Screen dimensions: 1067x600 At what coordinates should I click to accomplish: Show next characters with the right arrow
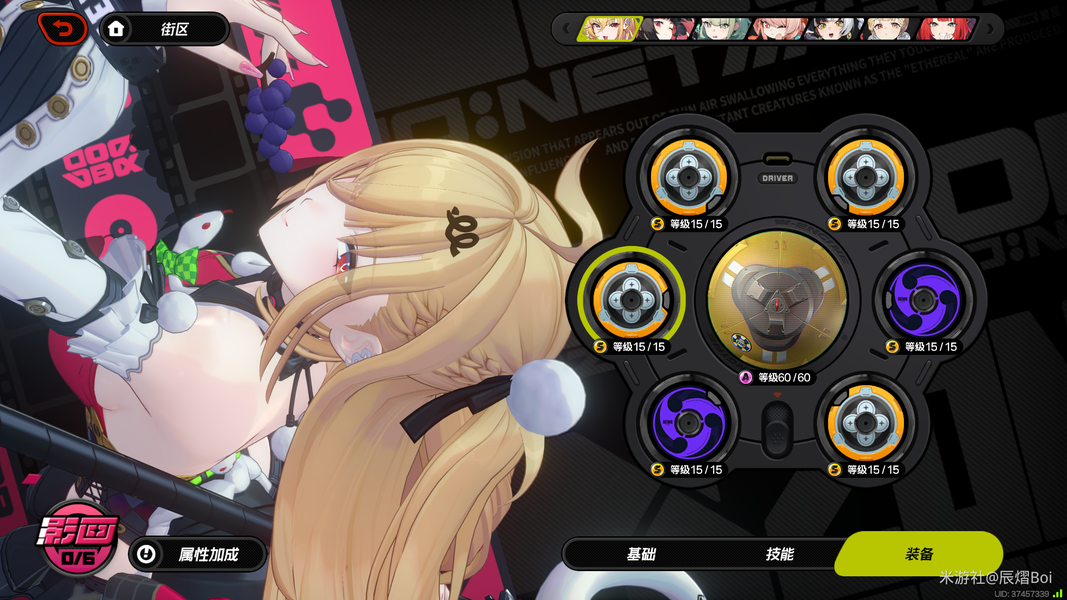[x=990, y=28]
